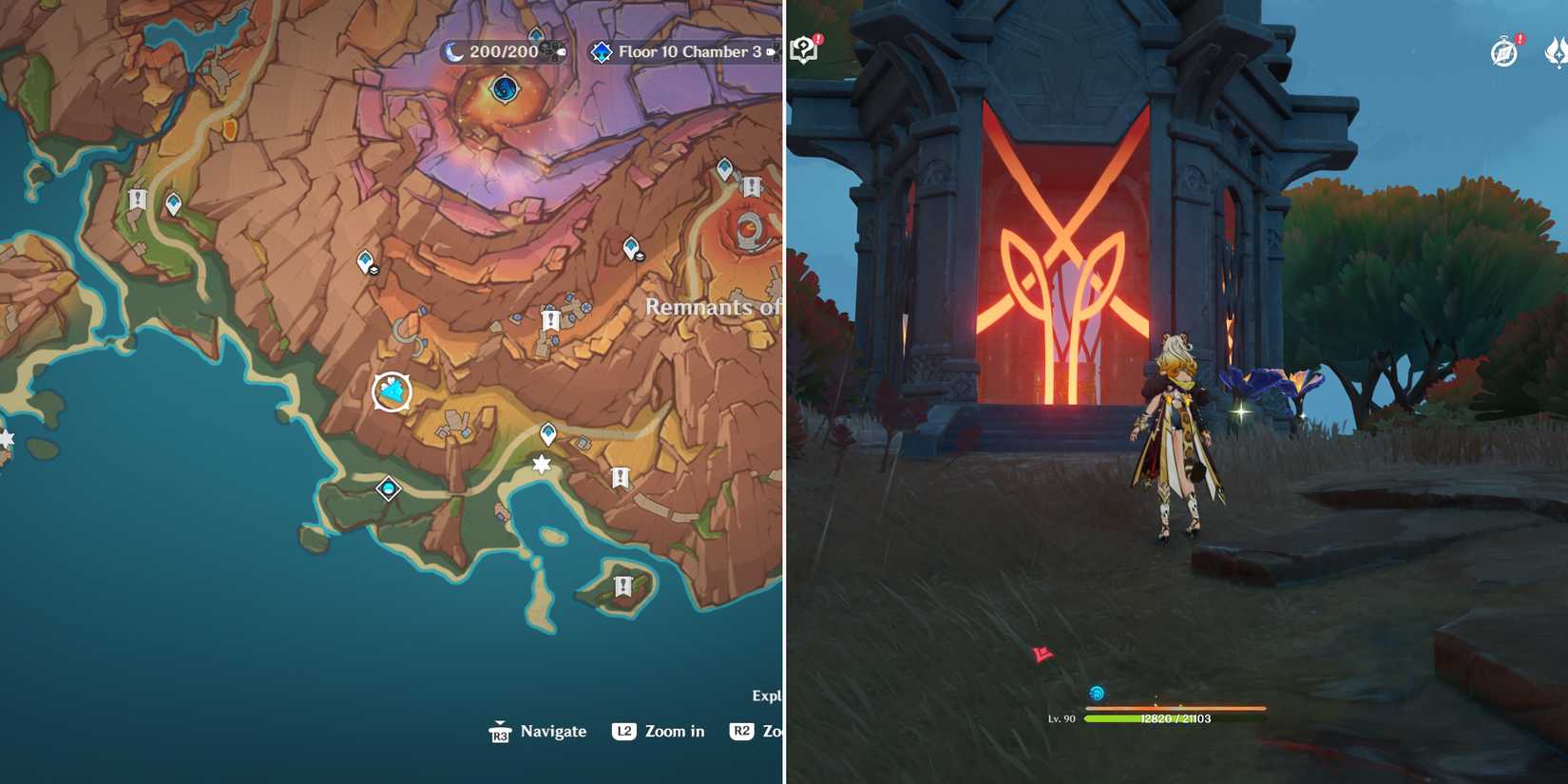Select the blue domain icon on the lower map

(388, 488)
